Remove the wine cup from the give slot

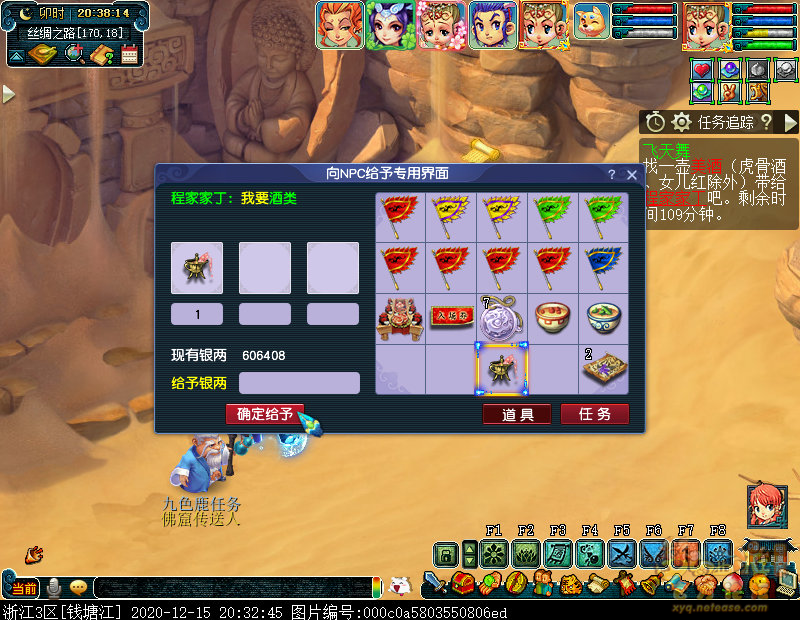[197, 268]
